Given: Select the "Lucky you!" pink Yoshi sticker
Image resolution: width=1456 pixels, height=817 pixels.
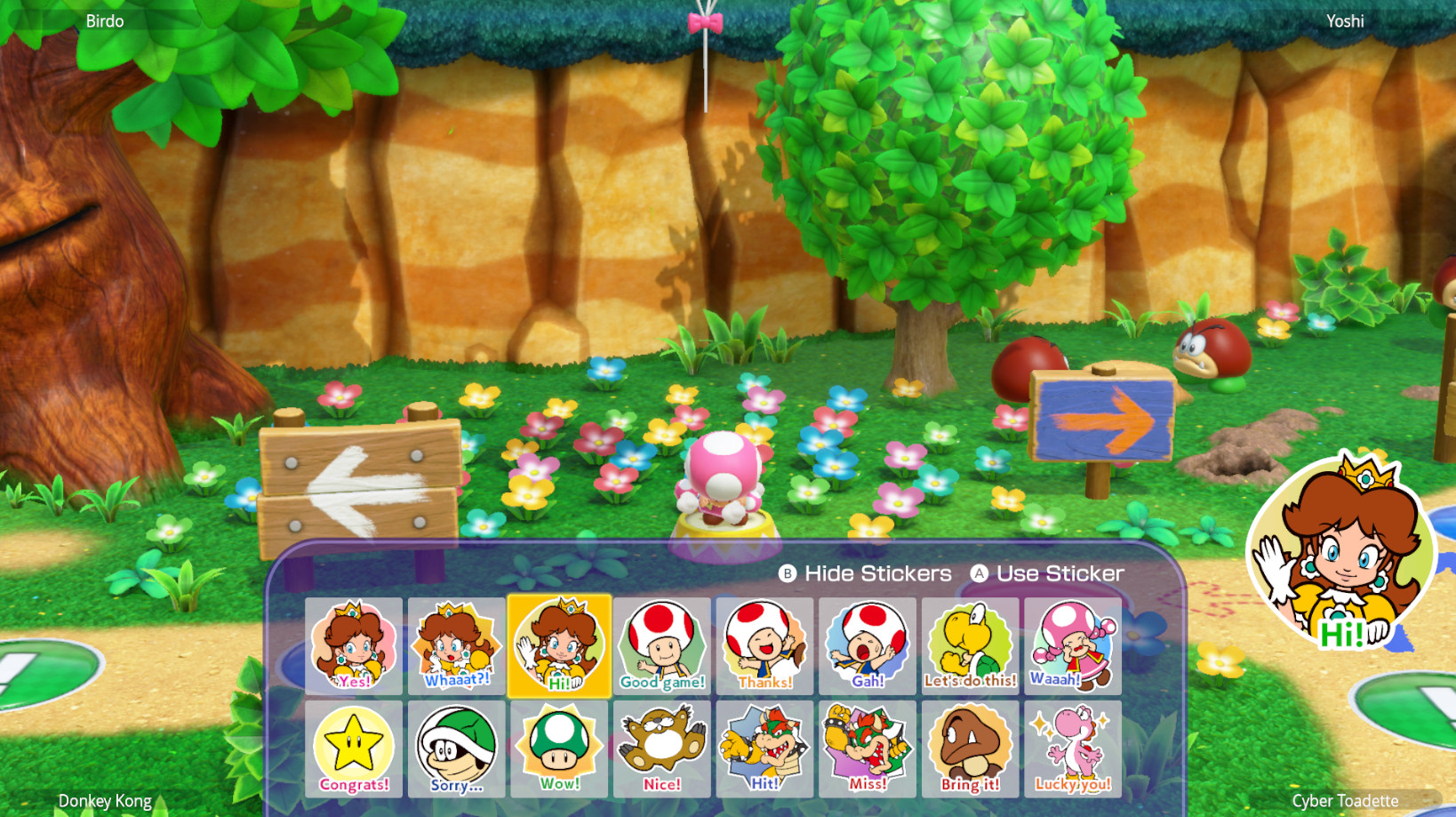Looking at the screenshot, I should click(1073, 749).
